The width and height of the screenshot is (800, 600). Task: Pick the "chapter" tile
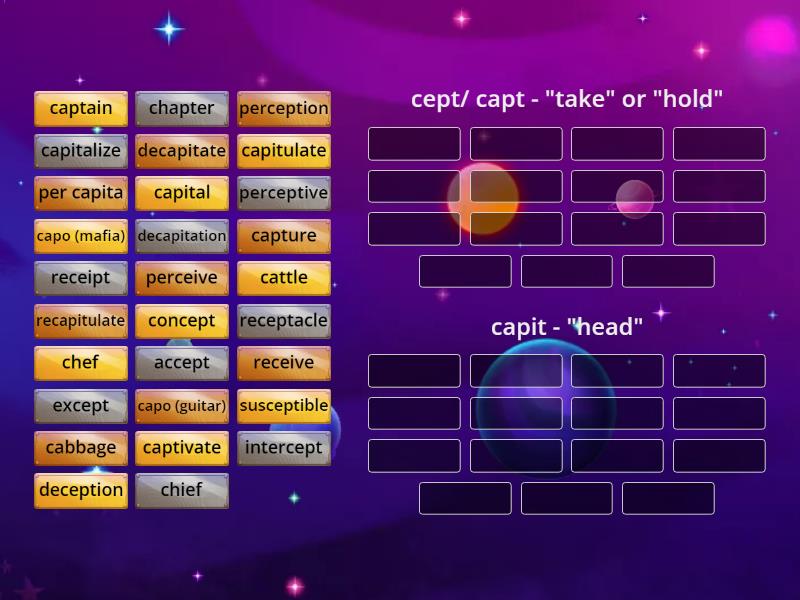click(182, 108)
